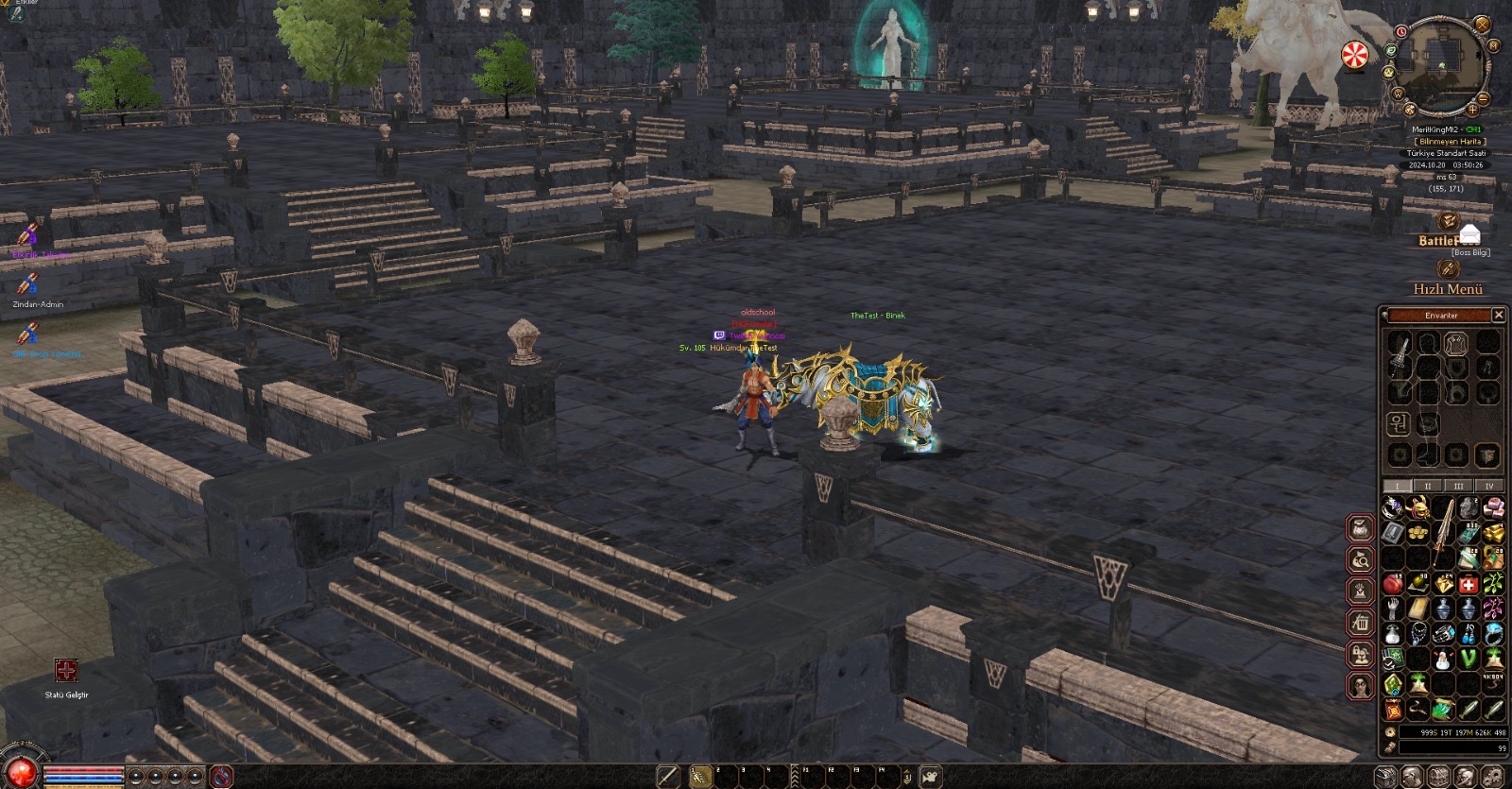1512x789 pixels.
Task: Select inventory page IV tab
Action: (x=1489, y=486)
